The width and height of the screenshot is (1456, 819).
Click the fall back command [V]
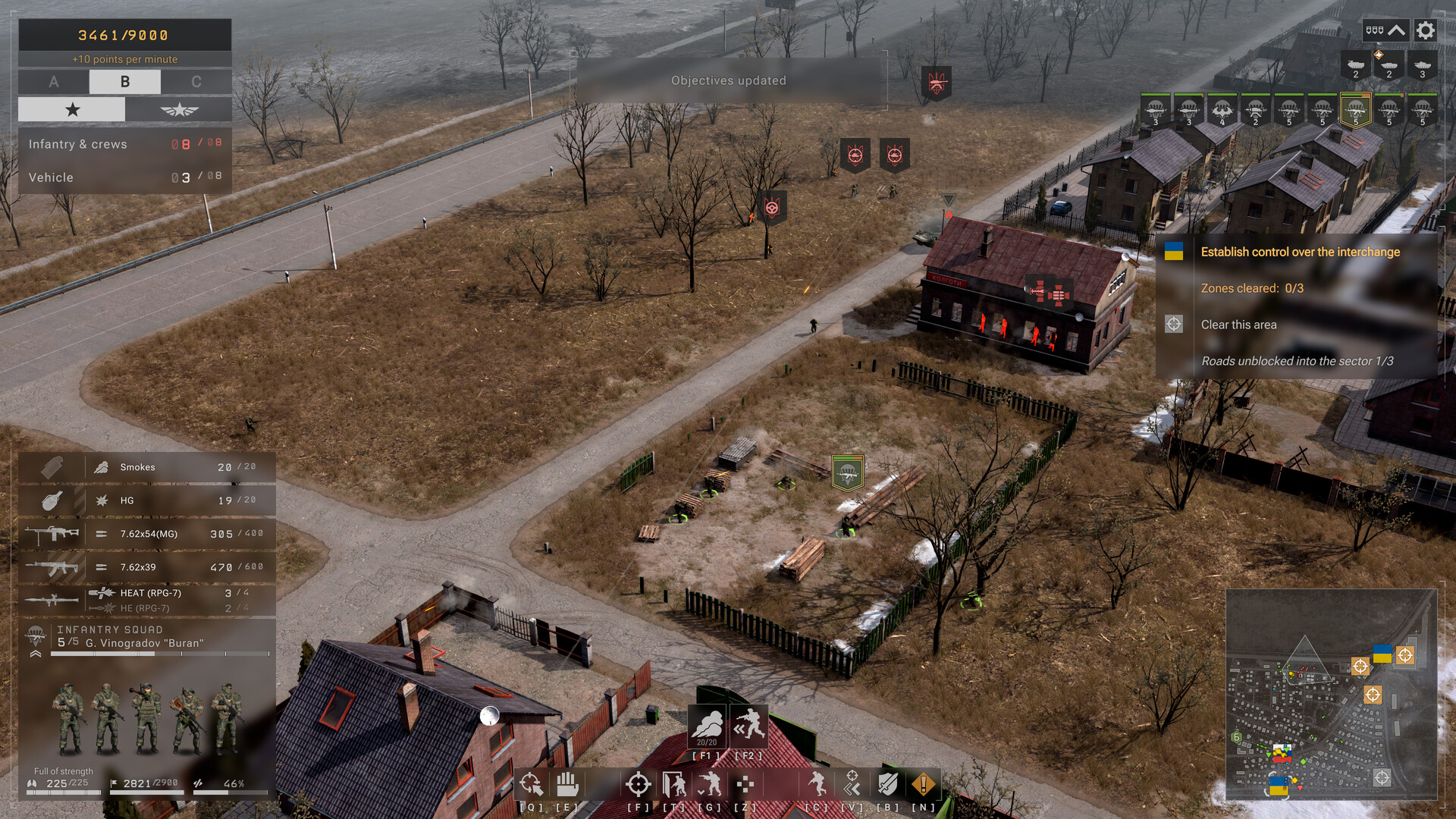851,784
